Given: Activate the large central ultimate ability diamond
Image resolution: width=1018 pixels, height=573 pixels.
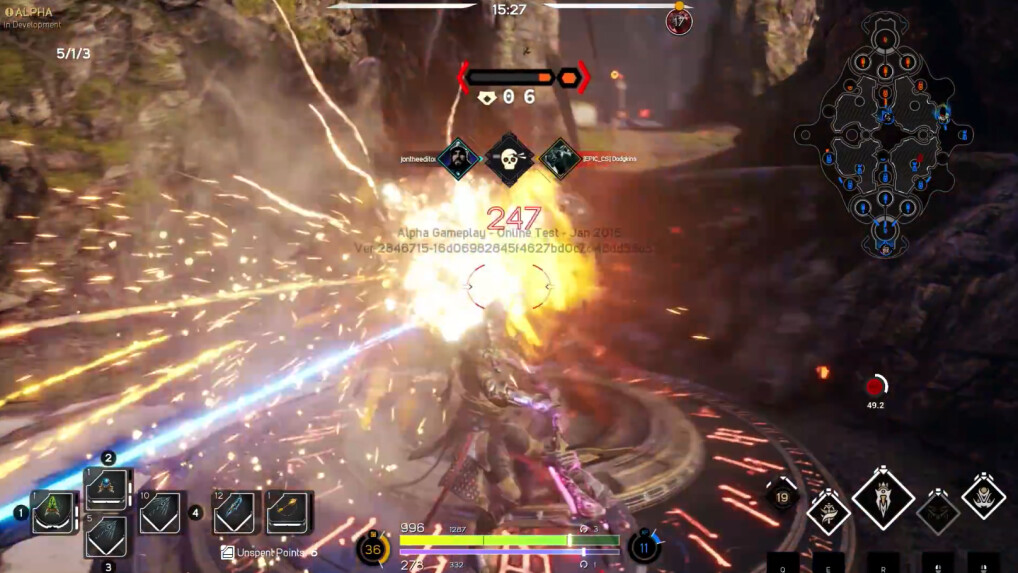Looking at the screenshot, I should tap(883, 498).
